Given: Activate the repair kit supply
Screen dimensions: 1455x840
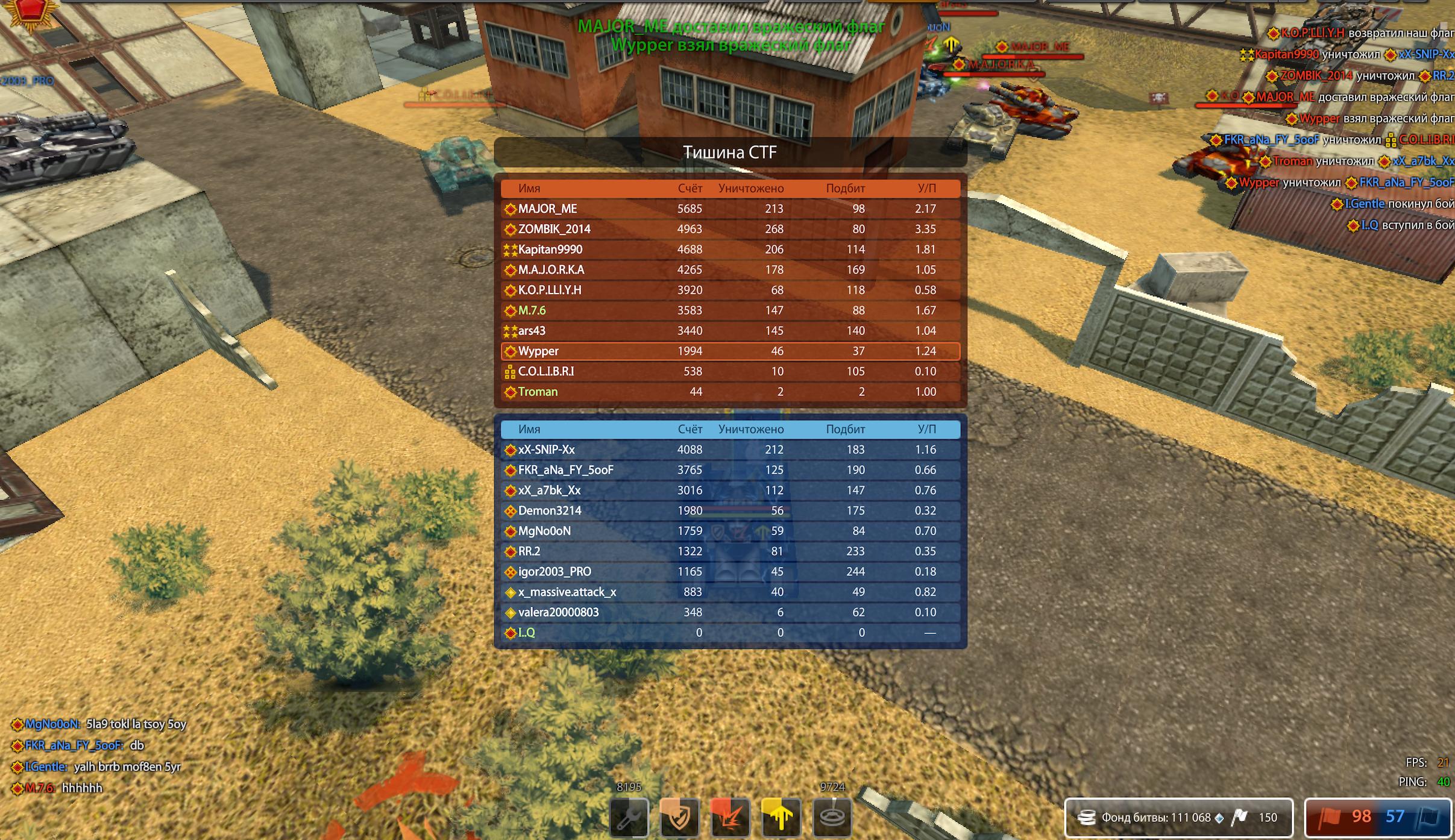Looking at the screenshot, I should click(x=629, y=818).
